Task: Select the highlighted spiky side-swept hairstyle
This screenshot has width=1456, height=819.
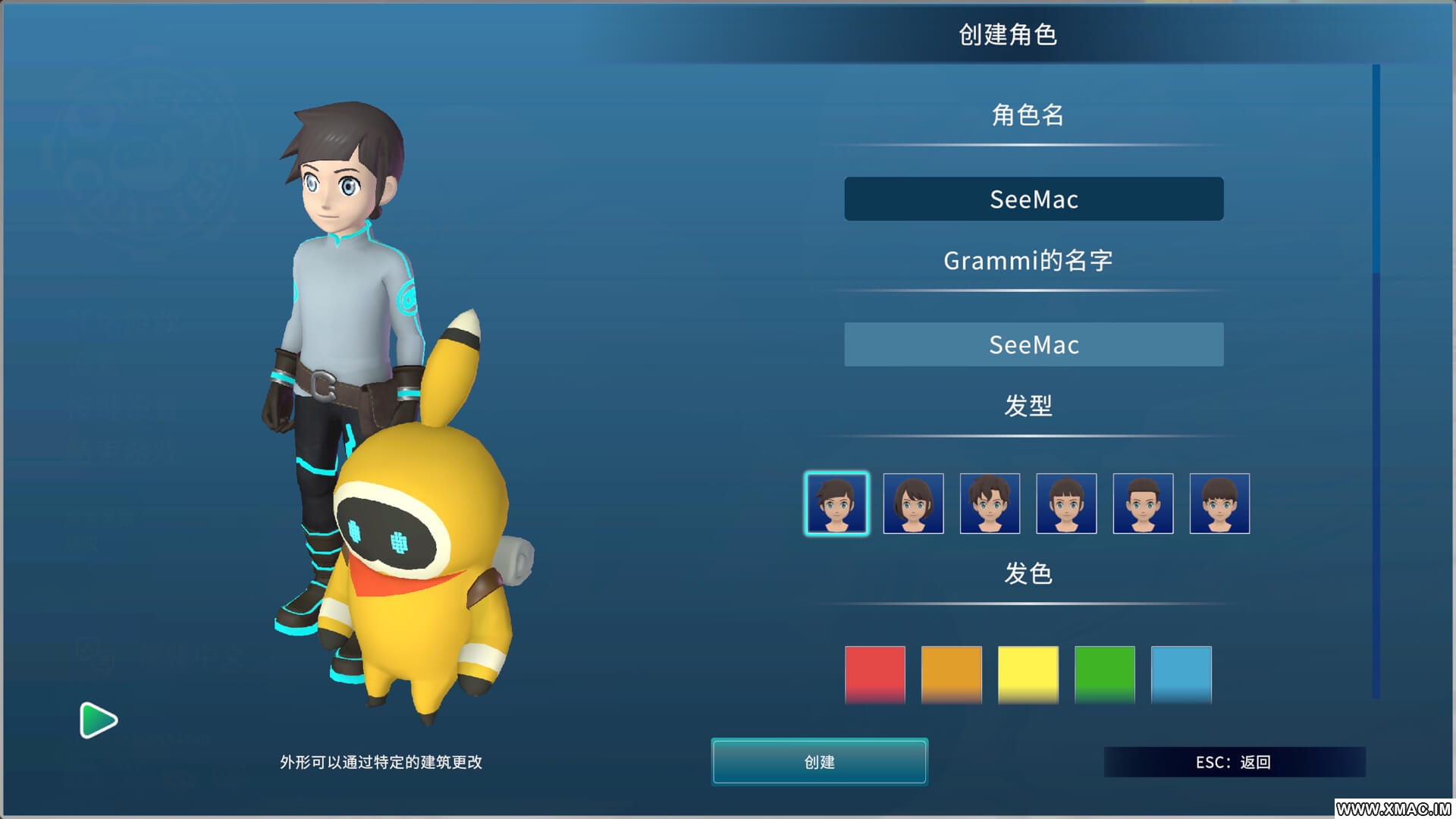Action: pos(836,504)
